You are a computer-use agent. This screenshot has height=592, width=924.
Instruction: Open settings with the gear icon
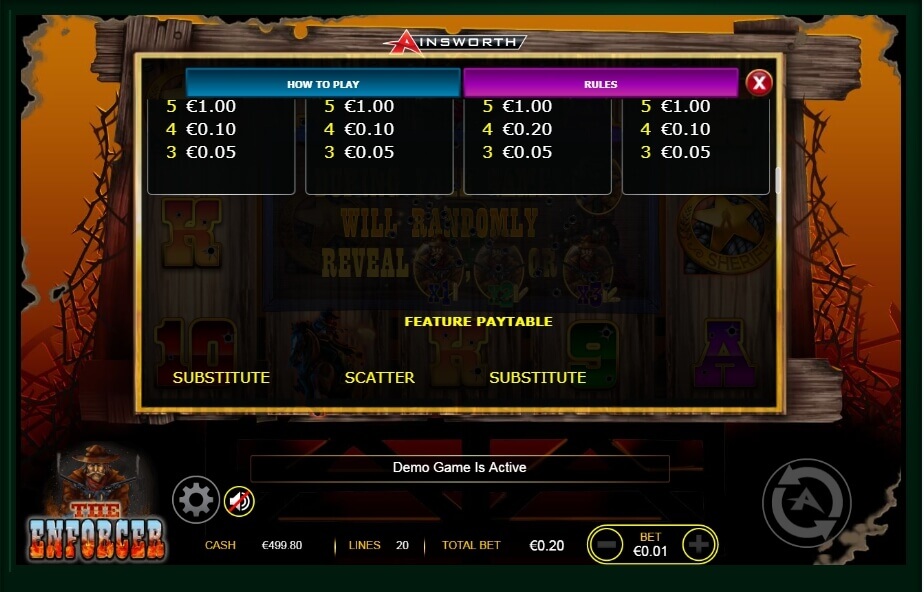pyautogui.click(x=195, y=499)
